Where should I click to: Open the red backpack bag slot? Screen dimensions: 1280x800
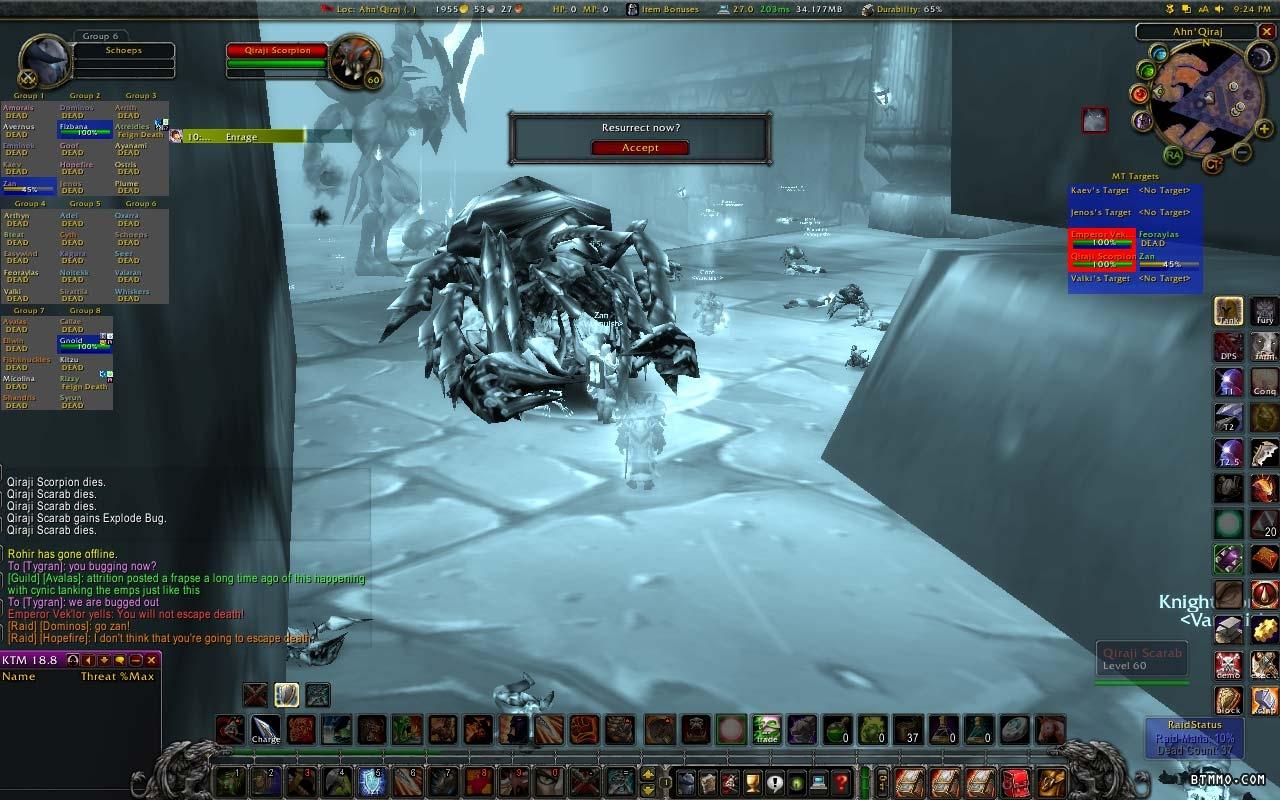coord(1015,781)
